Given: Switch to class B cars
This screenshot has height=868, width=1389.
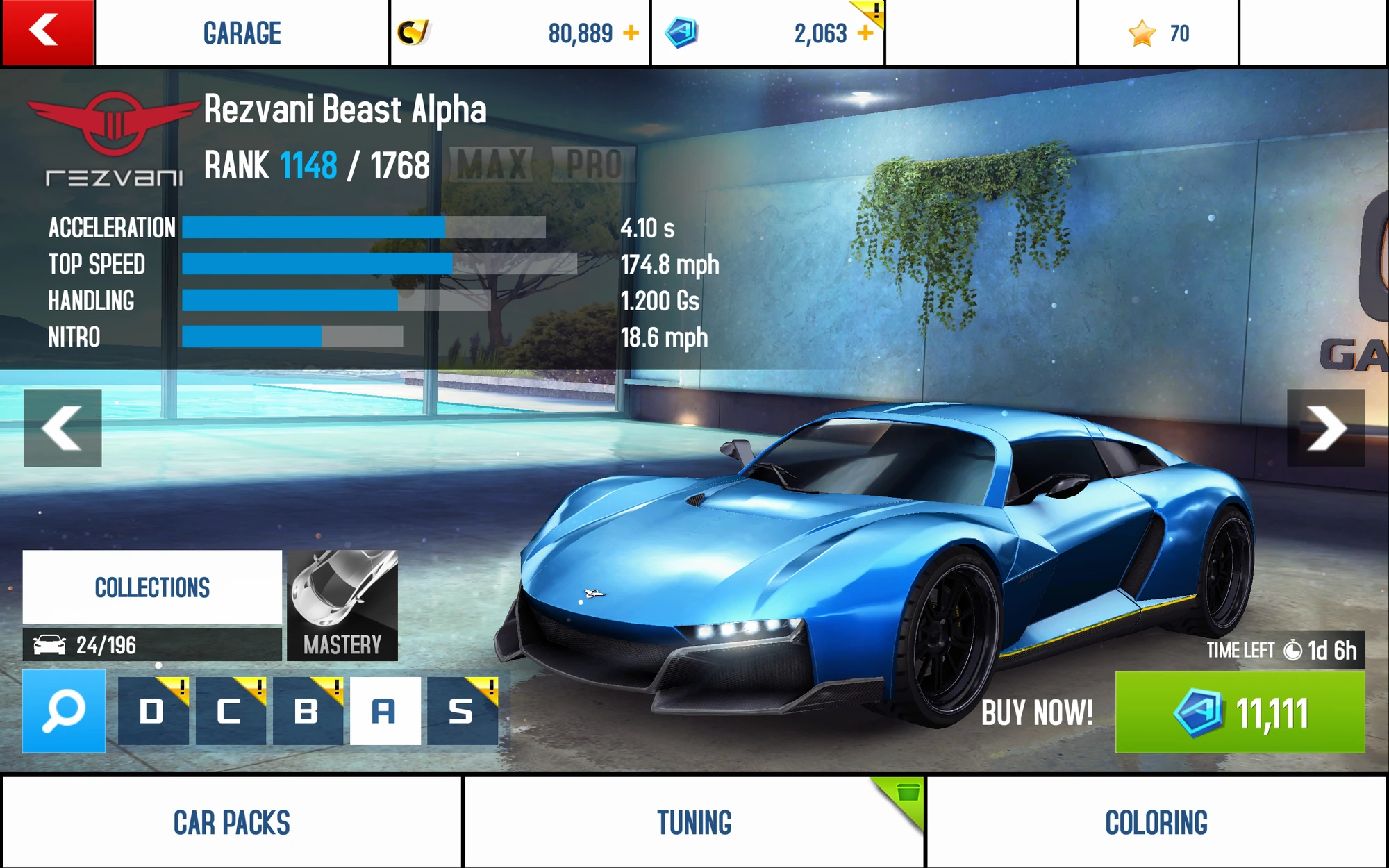Looking at the screenshot, I should click(307, 711).
